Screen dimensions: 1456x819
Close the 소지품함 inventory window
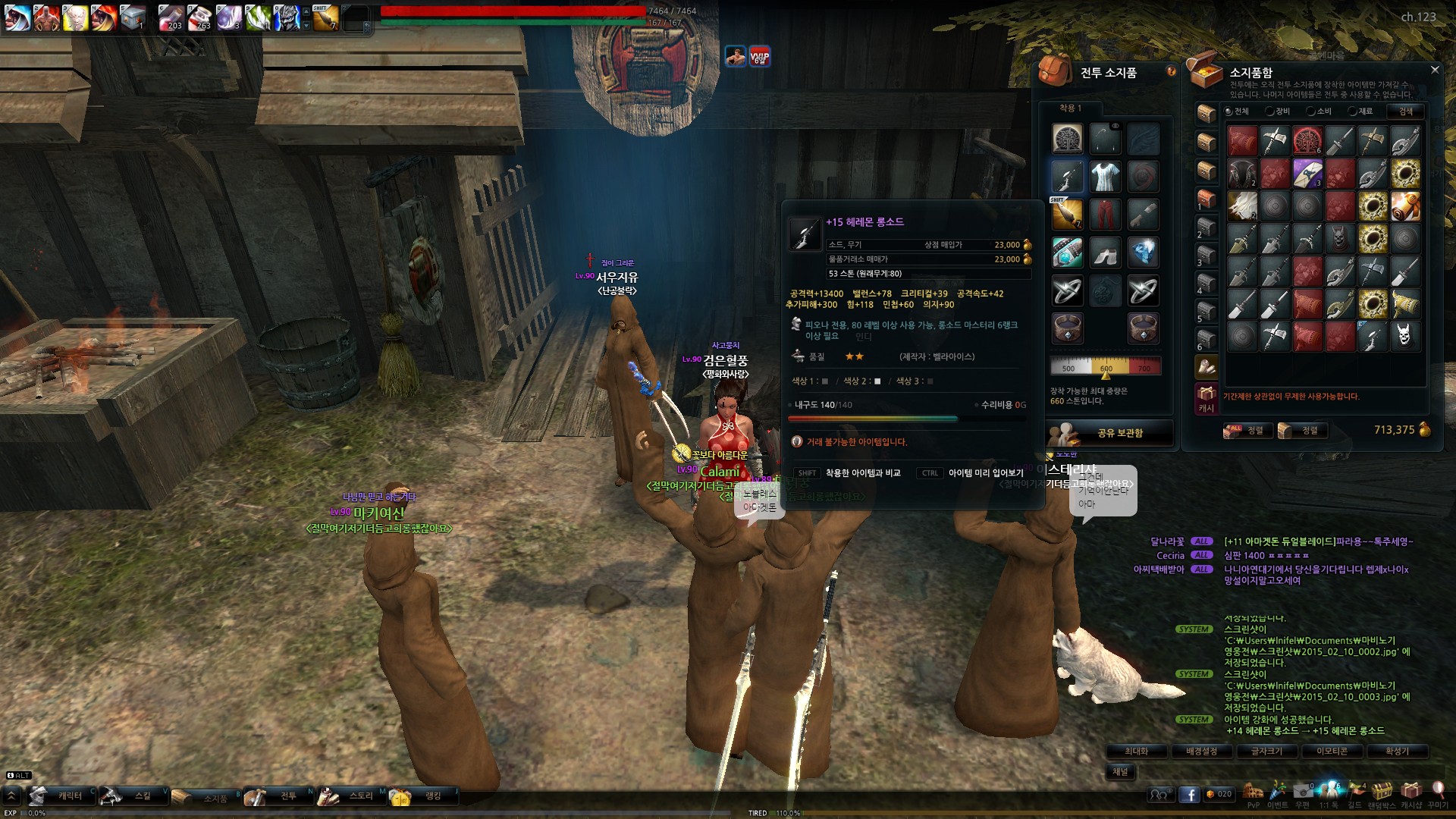(x=1434, y=70)
